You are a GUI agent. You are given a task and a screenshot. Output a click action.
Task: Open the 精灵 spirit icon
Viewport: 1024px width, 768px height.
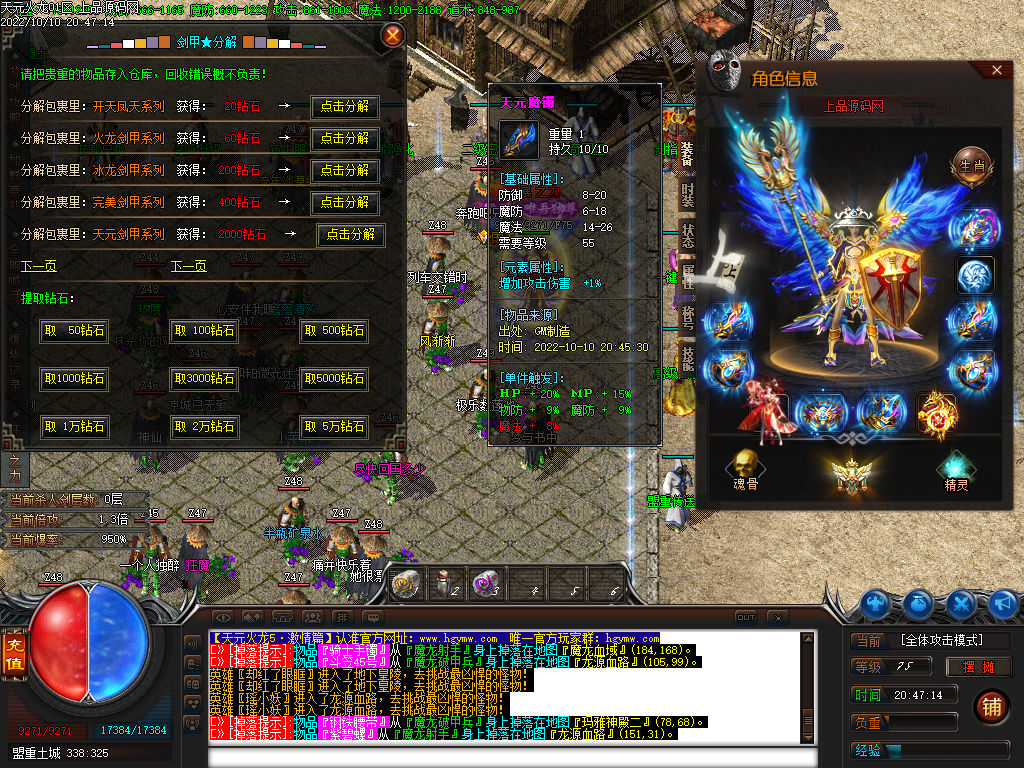point(957,467)
